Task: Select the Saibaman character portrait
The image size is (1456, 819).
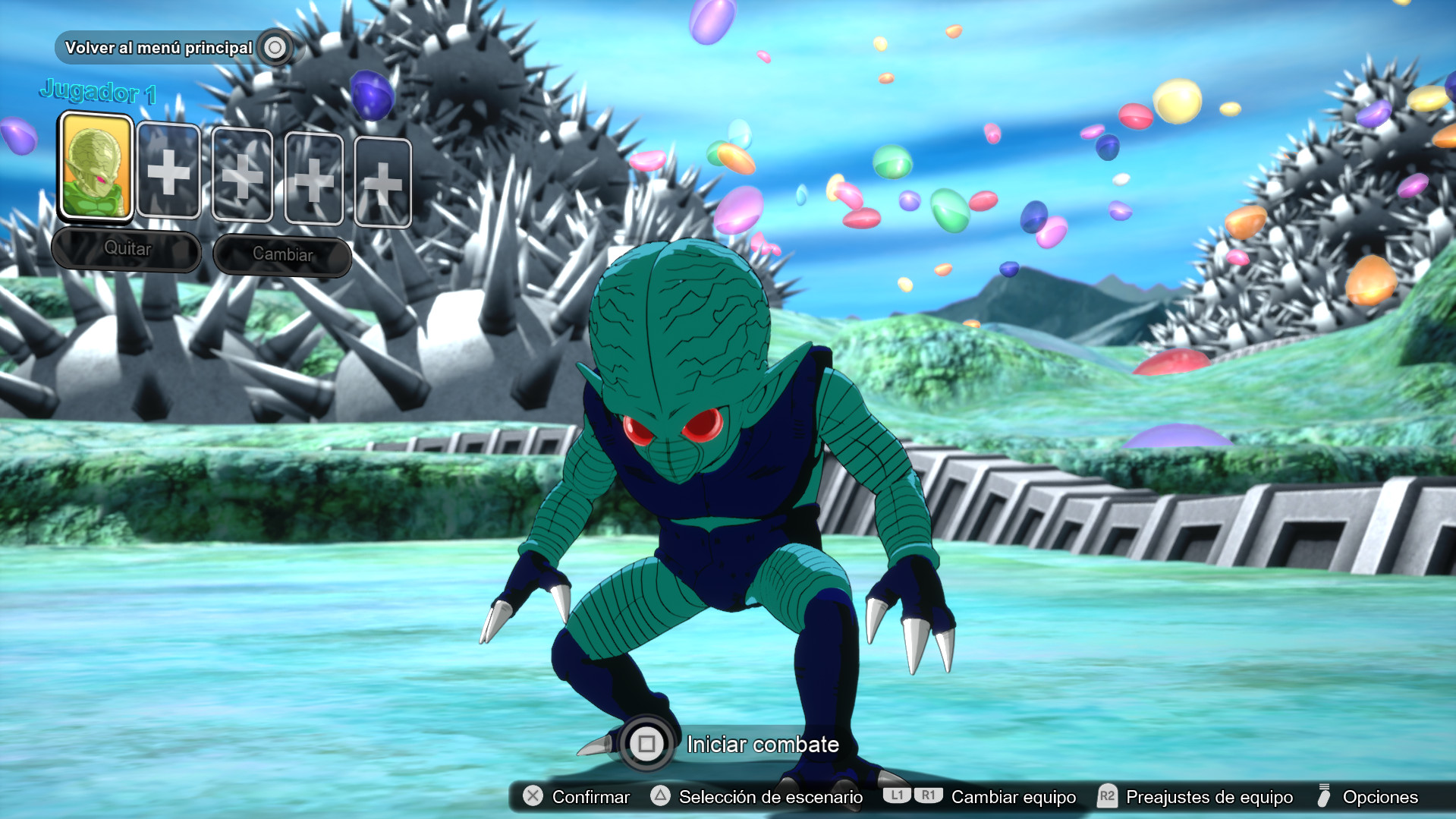Action: click(96, 169)
